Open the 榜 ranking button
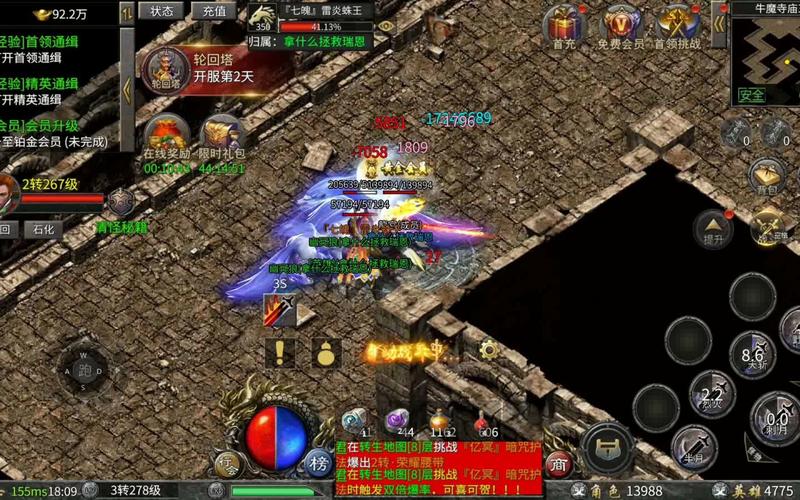This screenshot has width=800, height=500. coord(319,462)
